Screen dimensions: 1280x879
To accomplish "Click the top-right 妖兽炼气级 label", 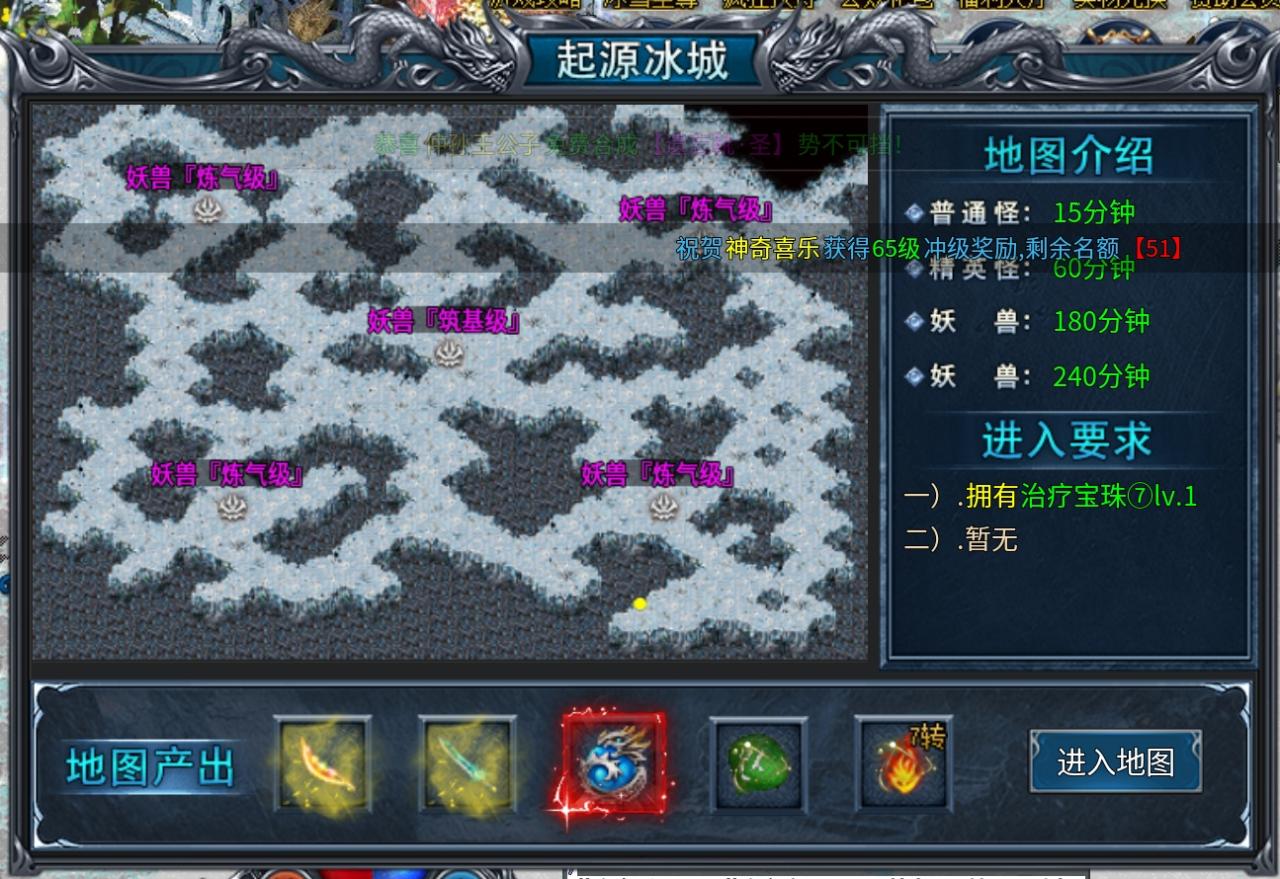I will 696,211.
